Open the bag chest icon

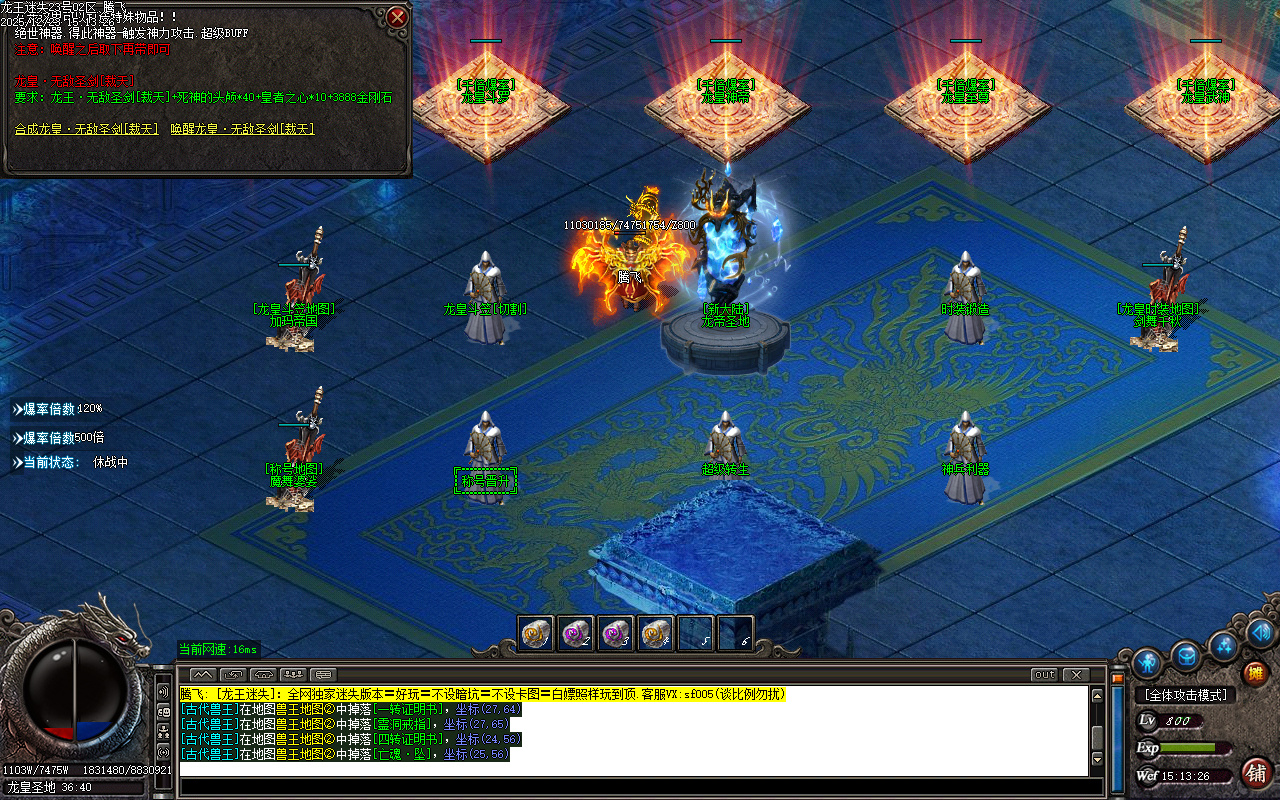[1187, 656]
